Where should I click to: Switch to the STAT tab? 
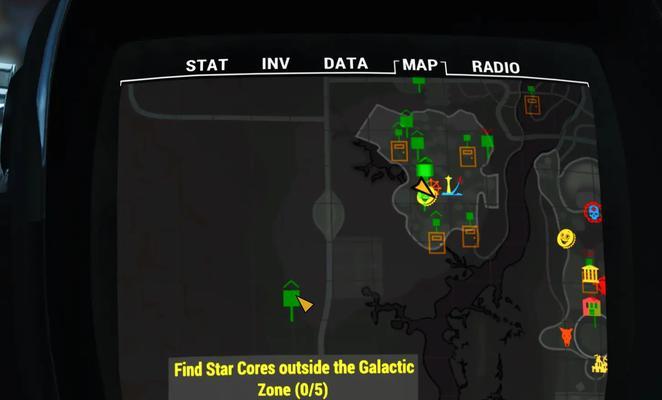tap(206, 66)
